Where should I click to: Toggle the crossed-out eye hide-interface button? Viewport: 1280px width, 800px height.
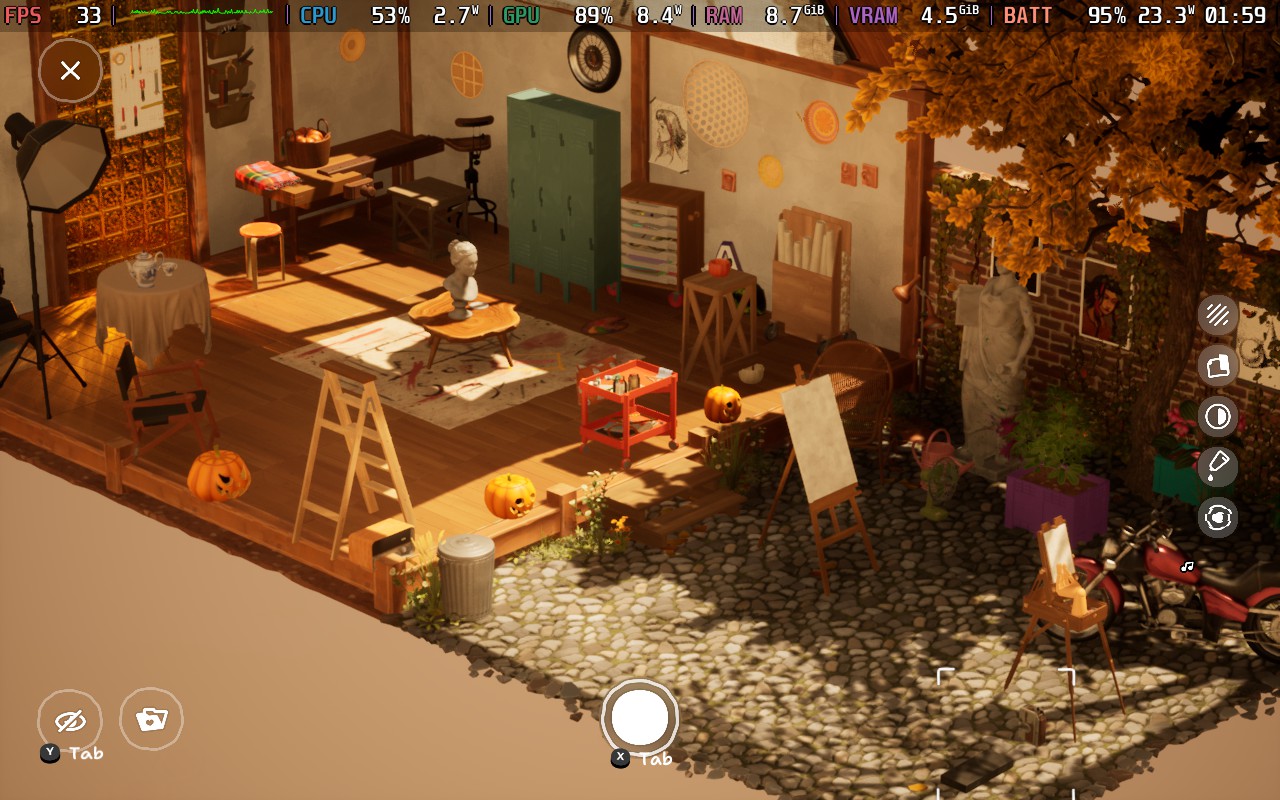tap(70, 721)
